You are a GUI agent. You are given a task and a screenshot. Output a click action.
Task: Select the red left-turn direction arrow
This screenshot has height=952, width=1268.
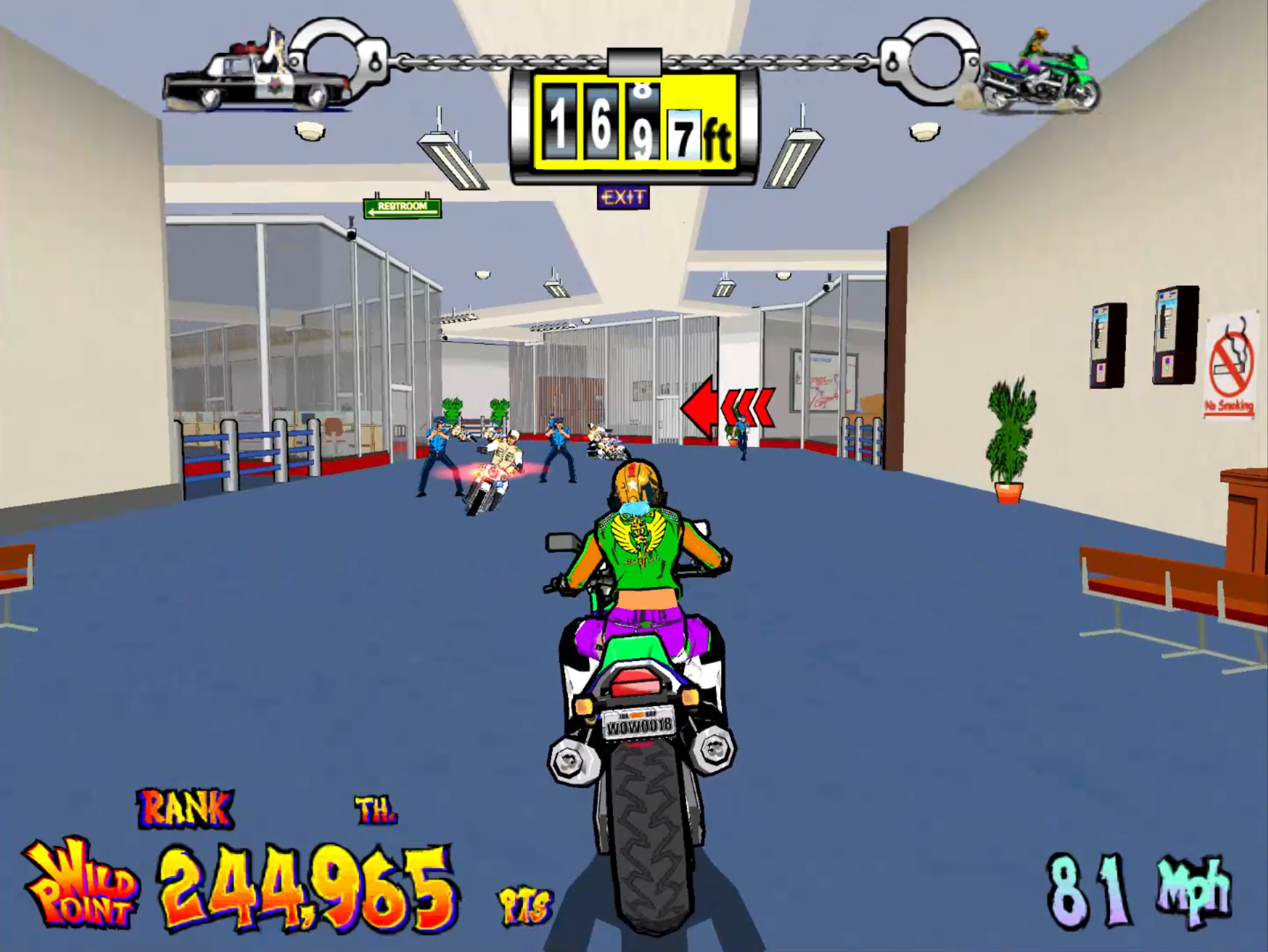[x=726, y=407]
